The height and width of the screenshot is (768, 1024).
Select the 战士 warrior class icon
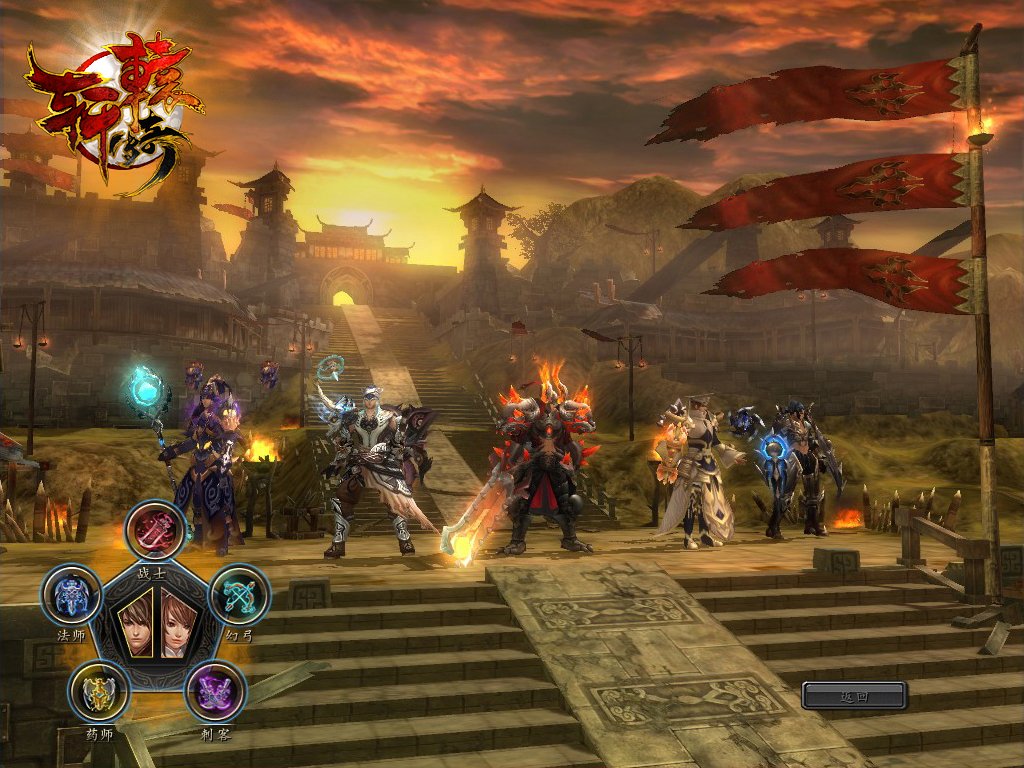[157, 530]
